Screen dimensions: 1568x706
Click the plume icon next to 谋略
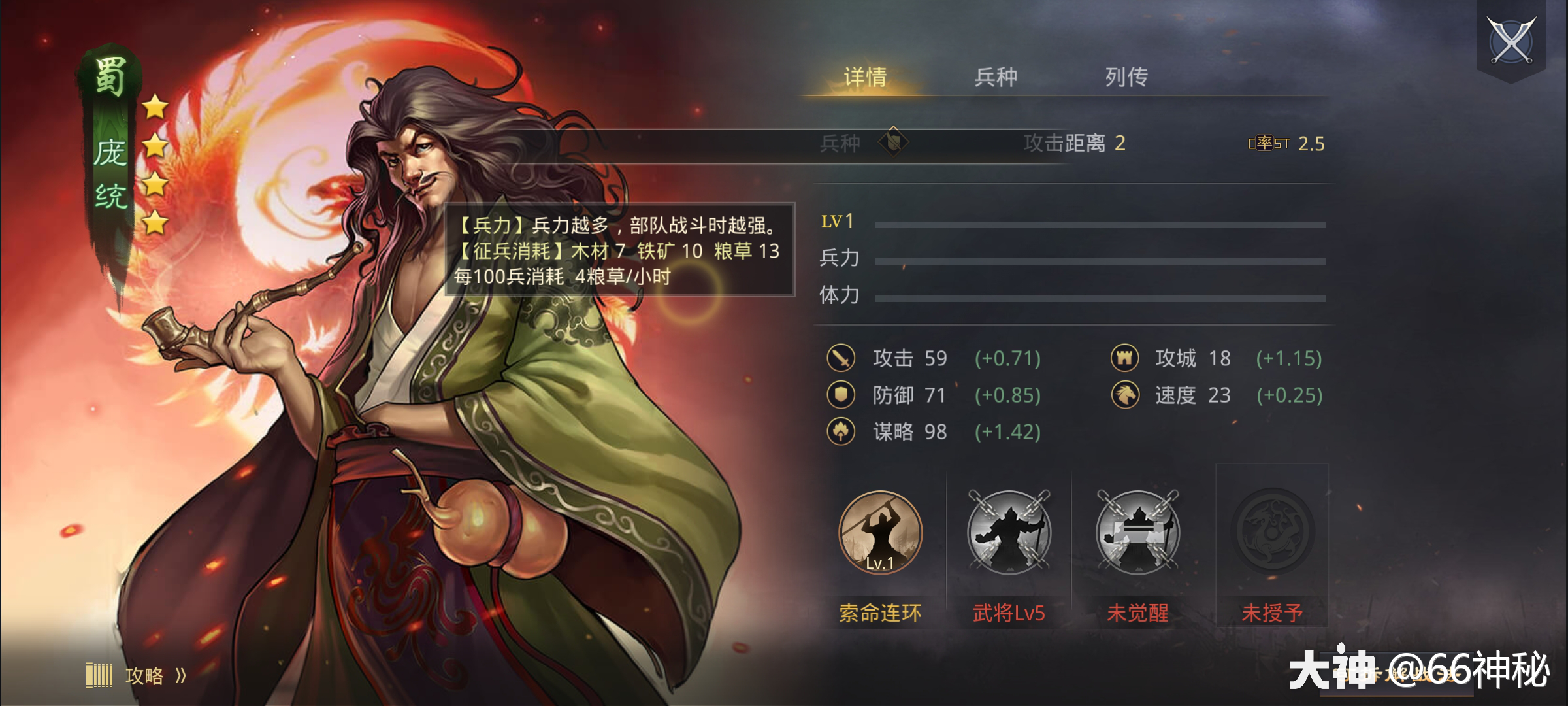(x=843, y=432)
